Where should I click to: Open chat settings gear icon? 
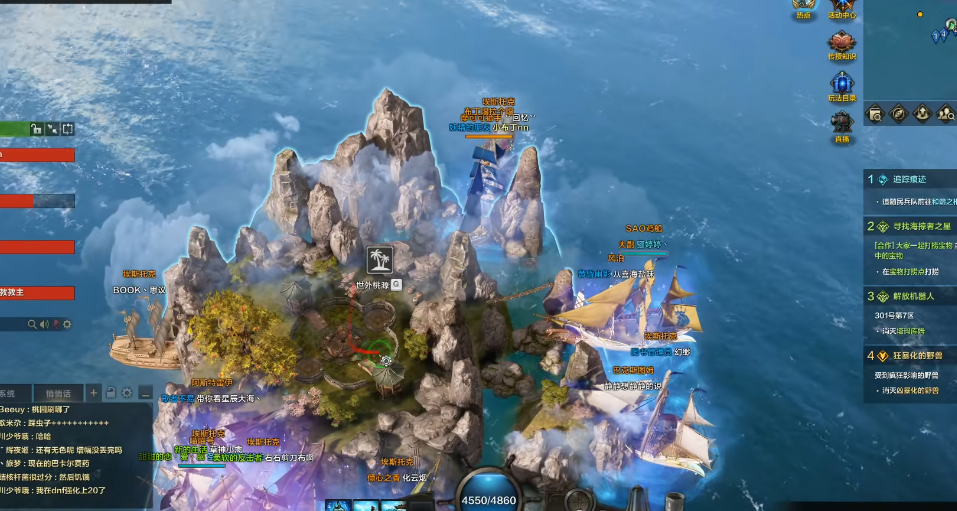coord(129,392)
